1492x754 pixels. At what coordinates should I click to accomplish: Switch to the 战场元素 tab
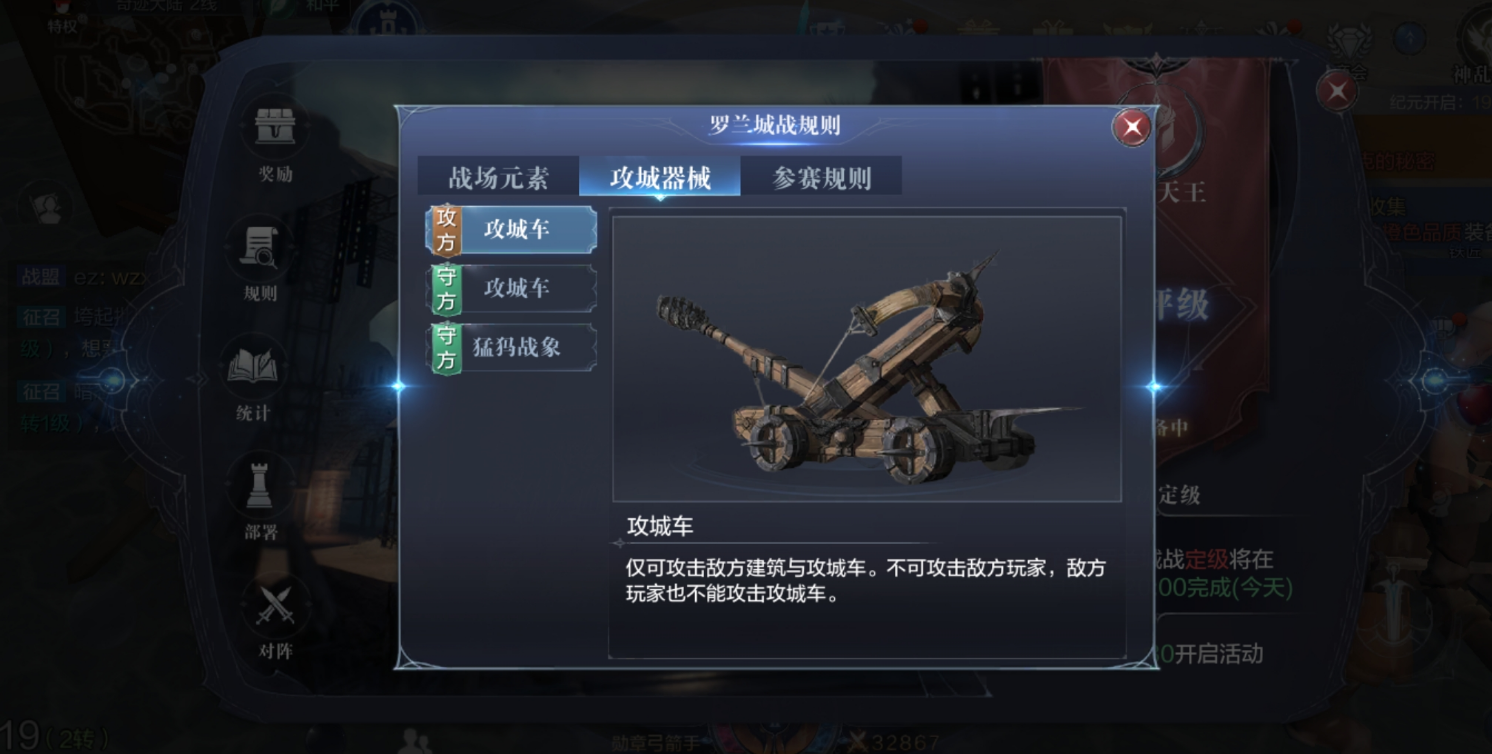tap(498, 178)
